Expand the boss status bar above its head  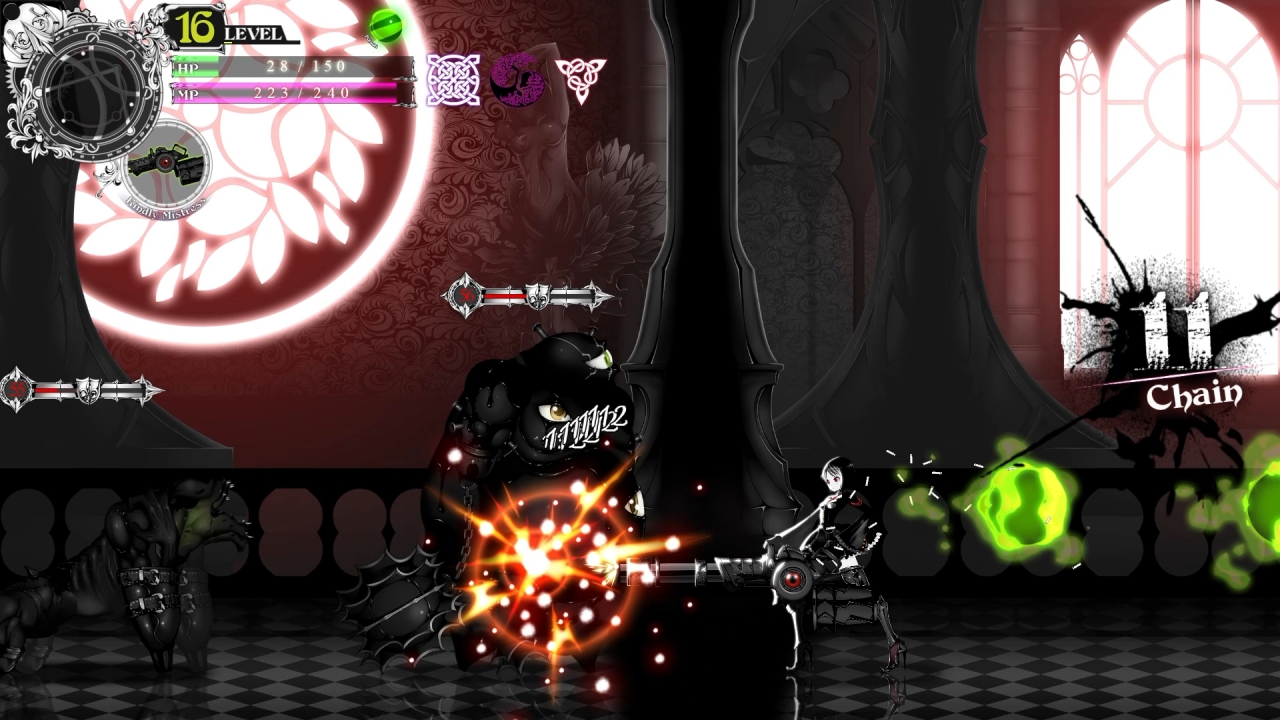click(525, 296)
